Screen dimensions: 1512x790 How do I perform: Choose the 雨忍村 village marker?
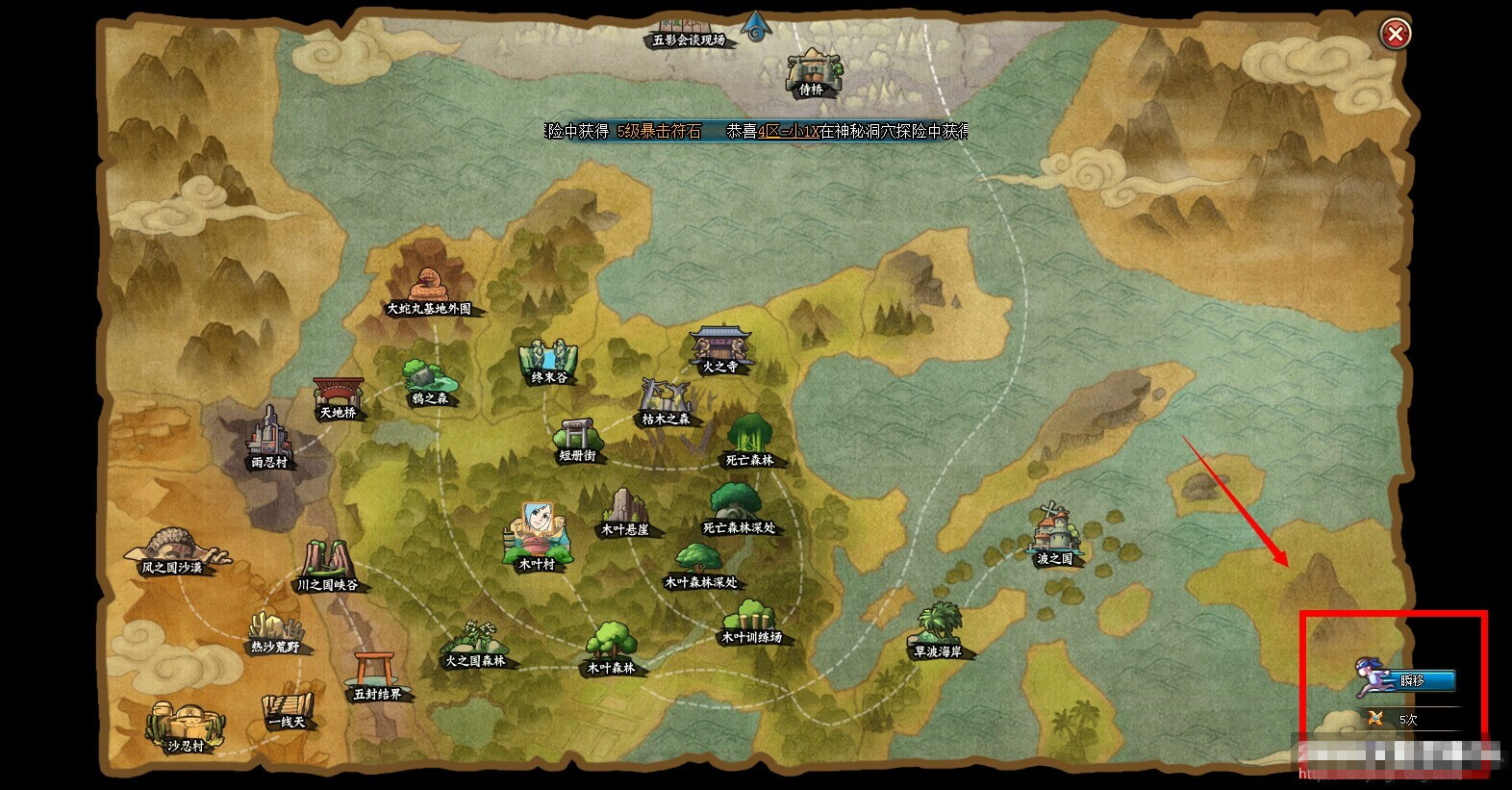tap(269, 439)
